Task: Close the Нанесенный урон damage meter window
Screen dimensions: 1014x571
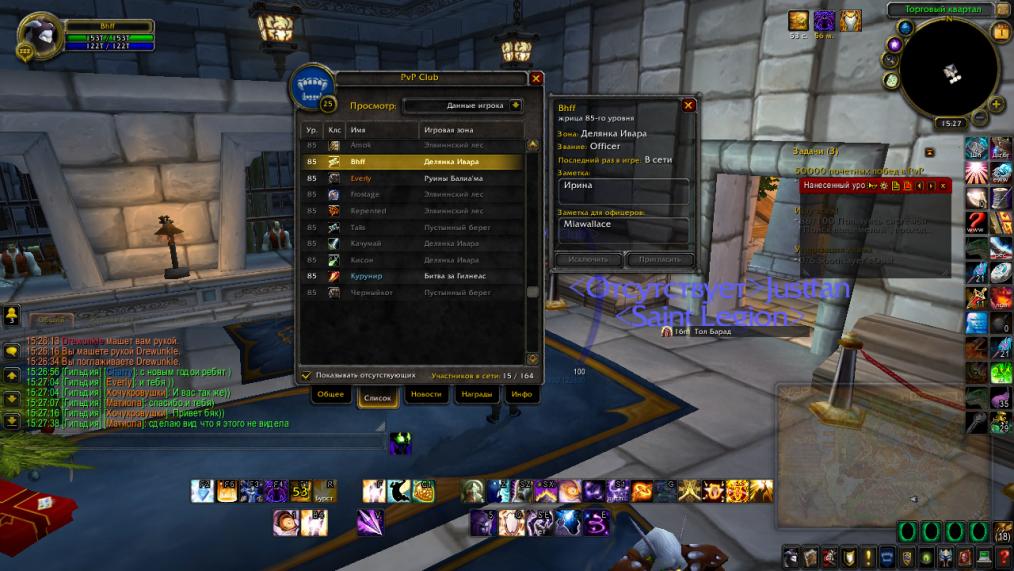Action: click(942, 186)
